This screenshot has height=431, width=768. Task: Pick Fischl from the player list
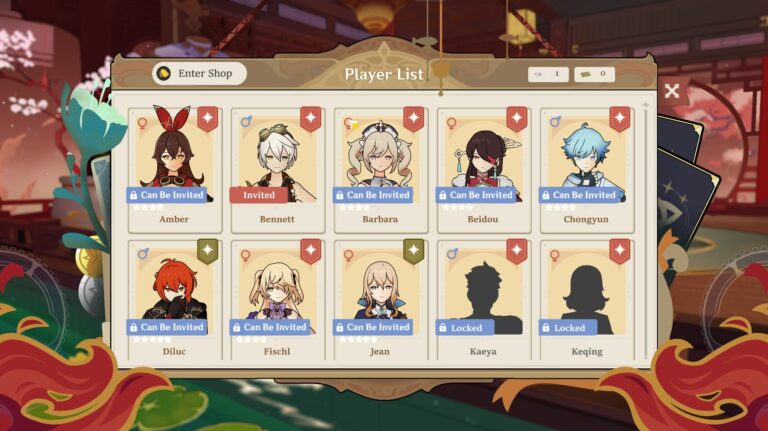[277, 299]
